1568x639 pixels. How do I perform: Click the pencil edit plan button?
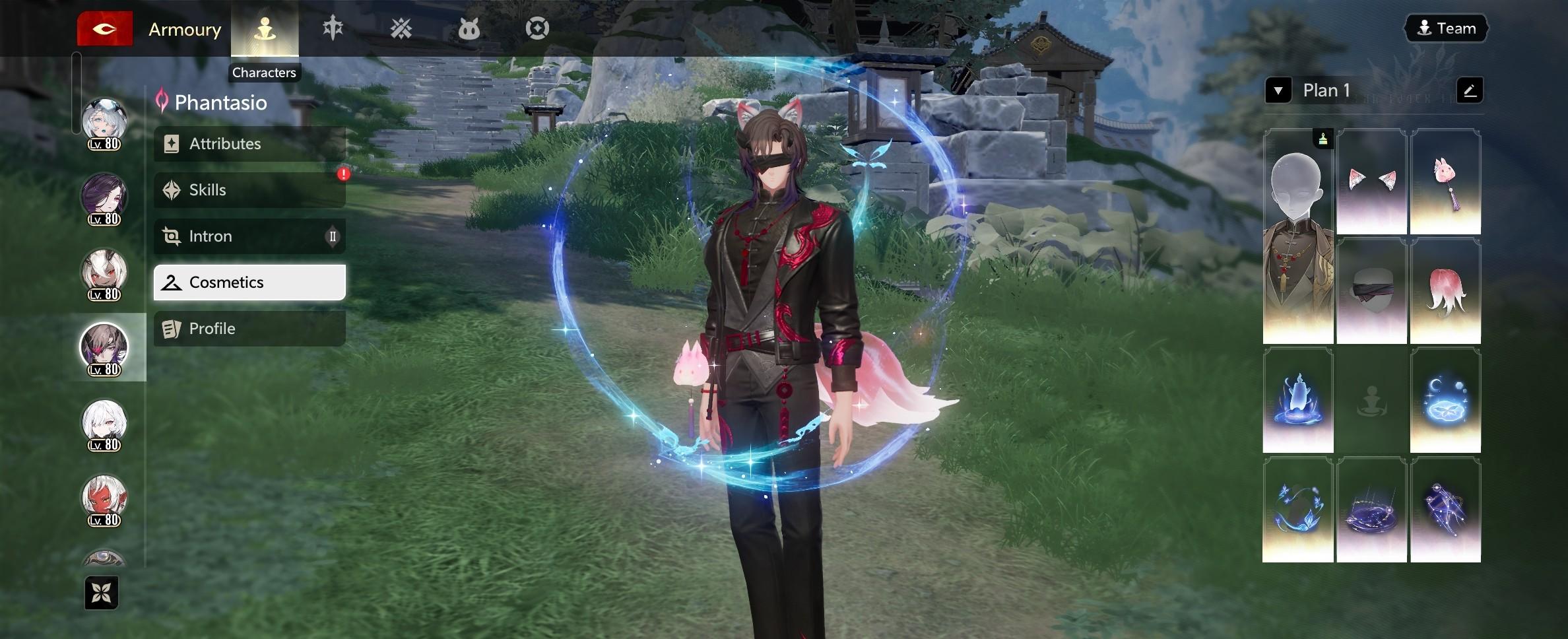click(x=1469, y=90)
